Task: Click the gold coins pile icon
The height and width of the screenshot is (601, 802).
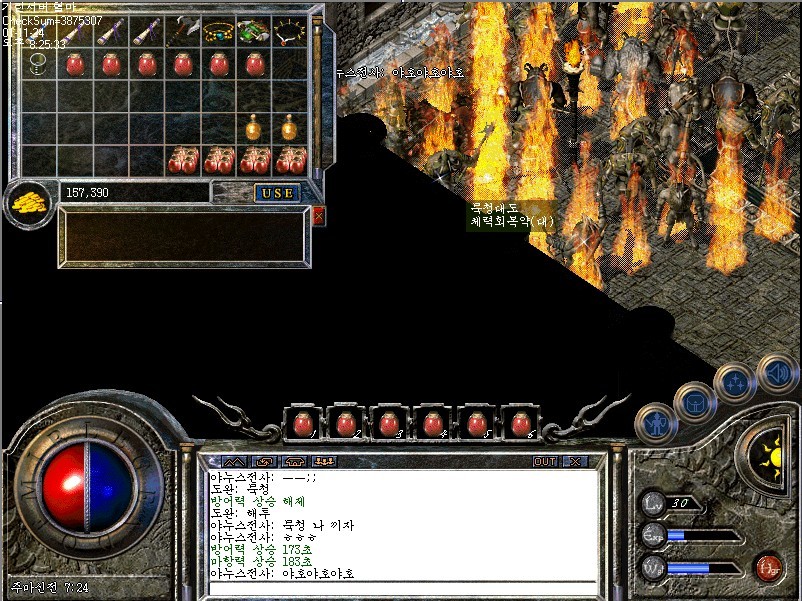Action: (30, 202)
